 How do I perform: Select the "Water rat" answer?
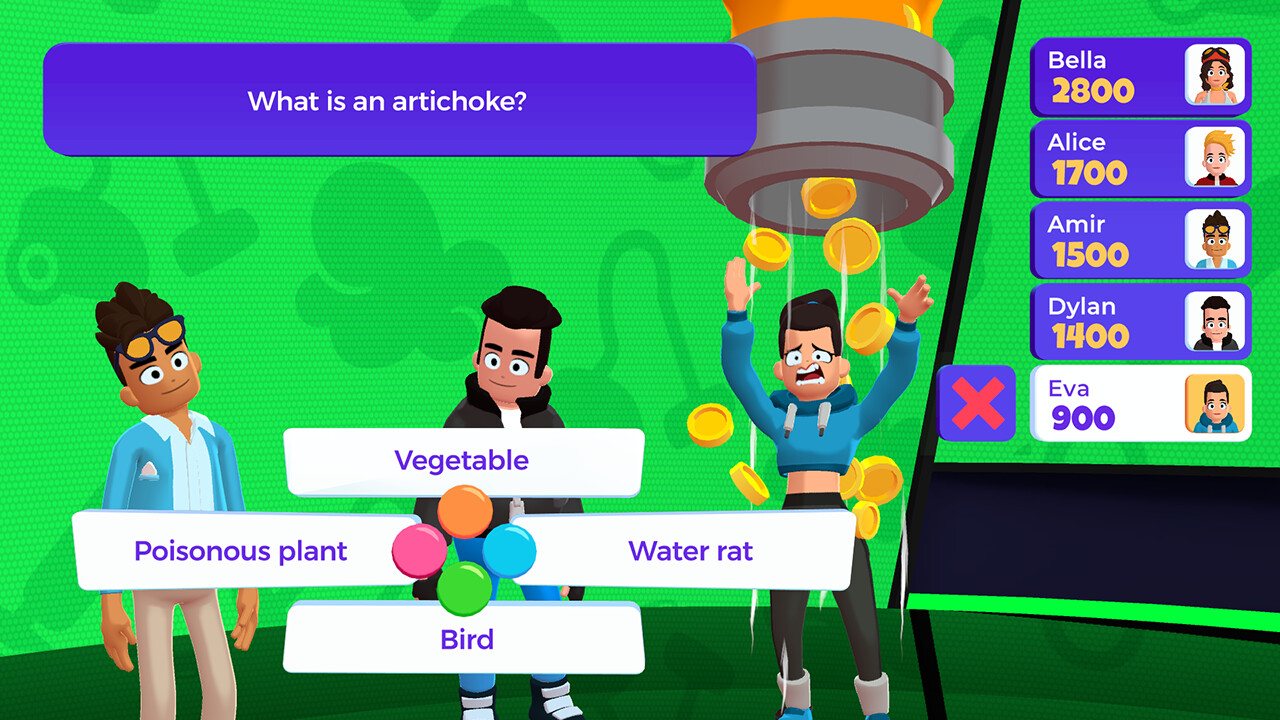(691, 550)
